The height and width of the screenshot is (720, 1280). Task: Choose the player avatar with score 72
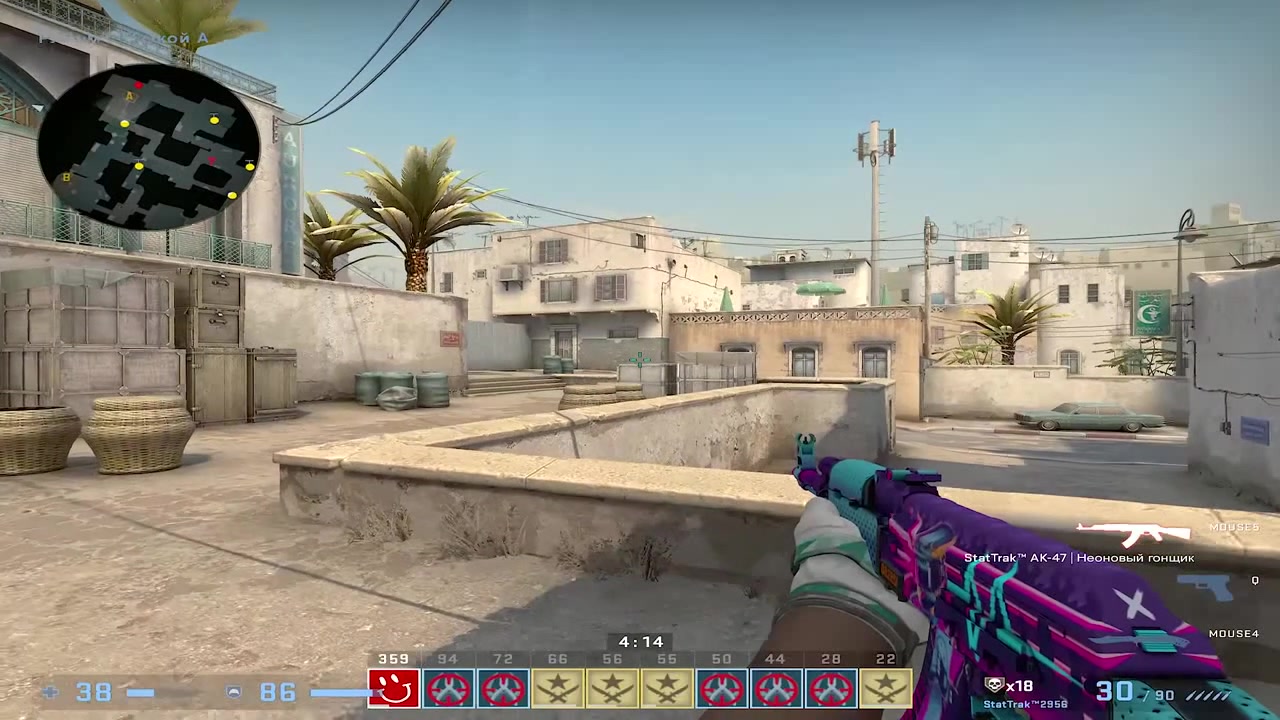502,688
